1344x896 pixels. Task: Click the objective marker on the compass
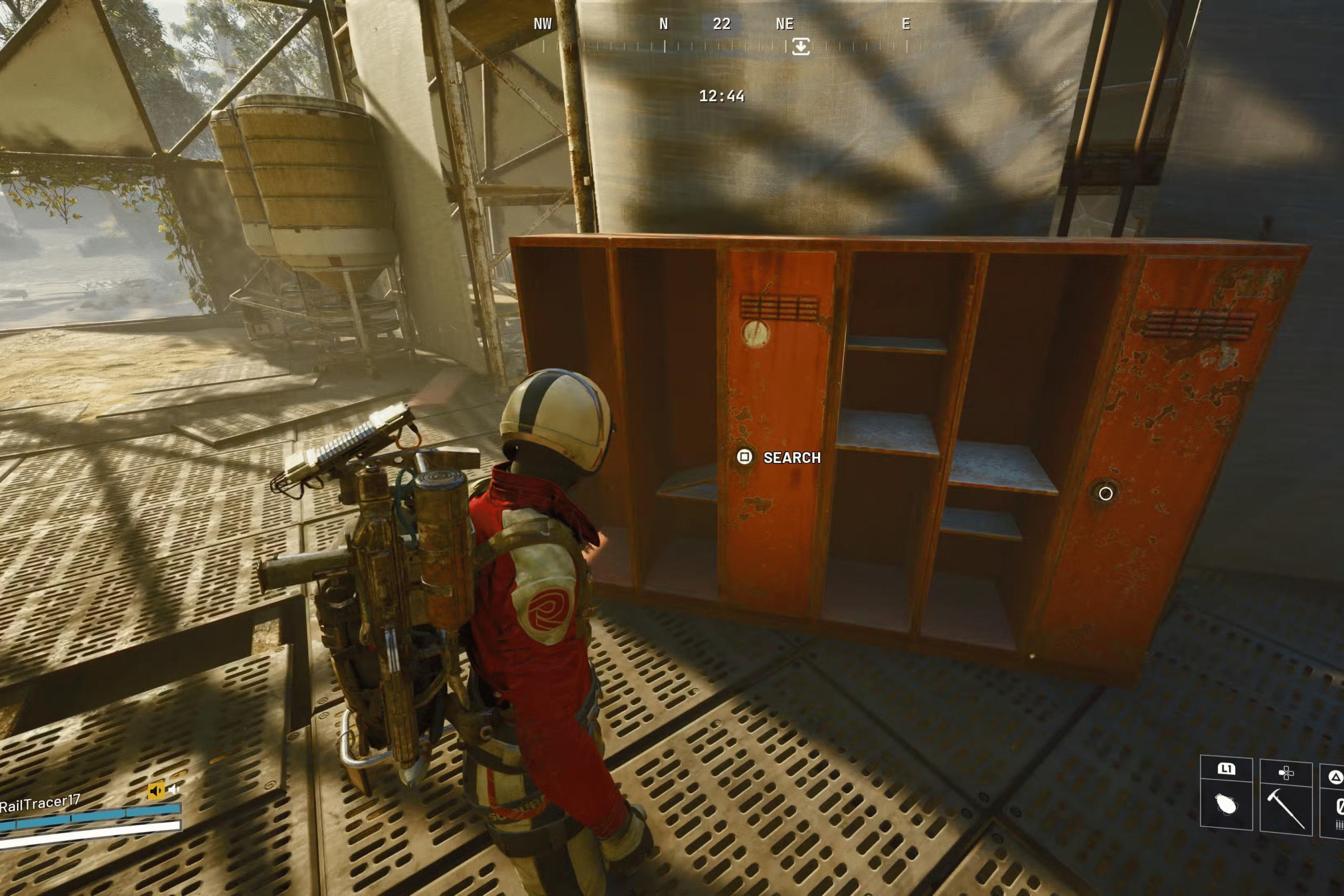[x=801, y=46]
